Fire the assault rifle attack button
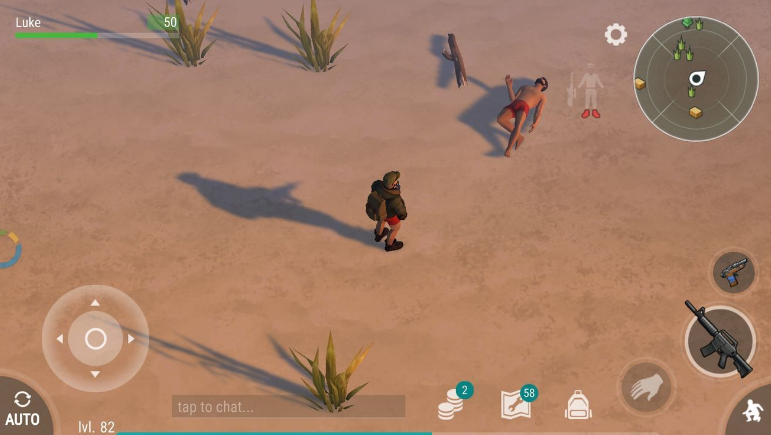The width and height of the screenshot is (771, 435). [x=720, y=341]
